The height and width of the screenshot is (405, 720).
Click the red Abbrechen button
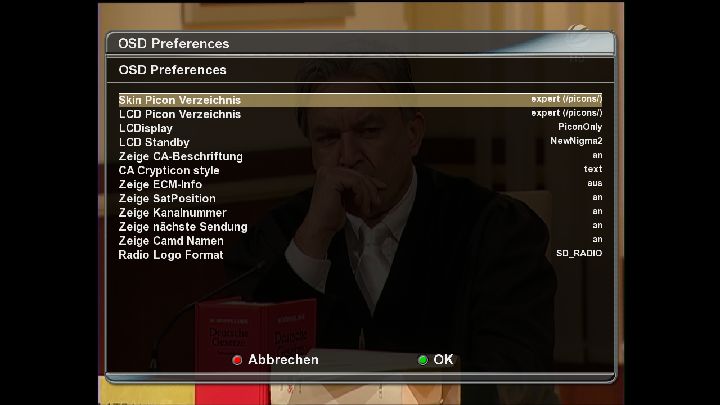click(x=275, y=360)
